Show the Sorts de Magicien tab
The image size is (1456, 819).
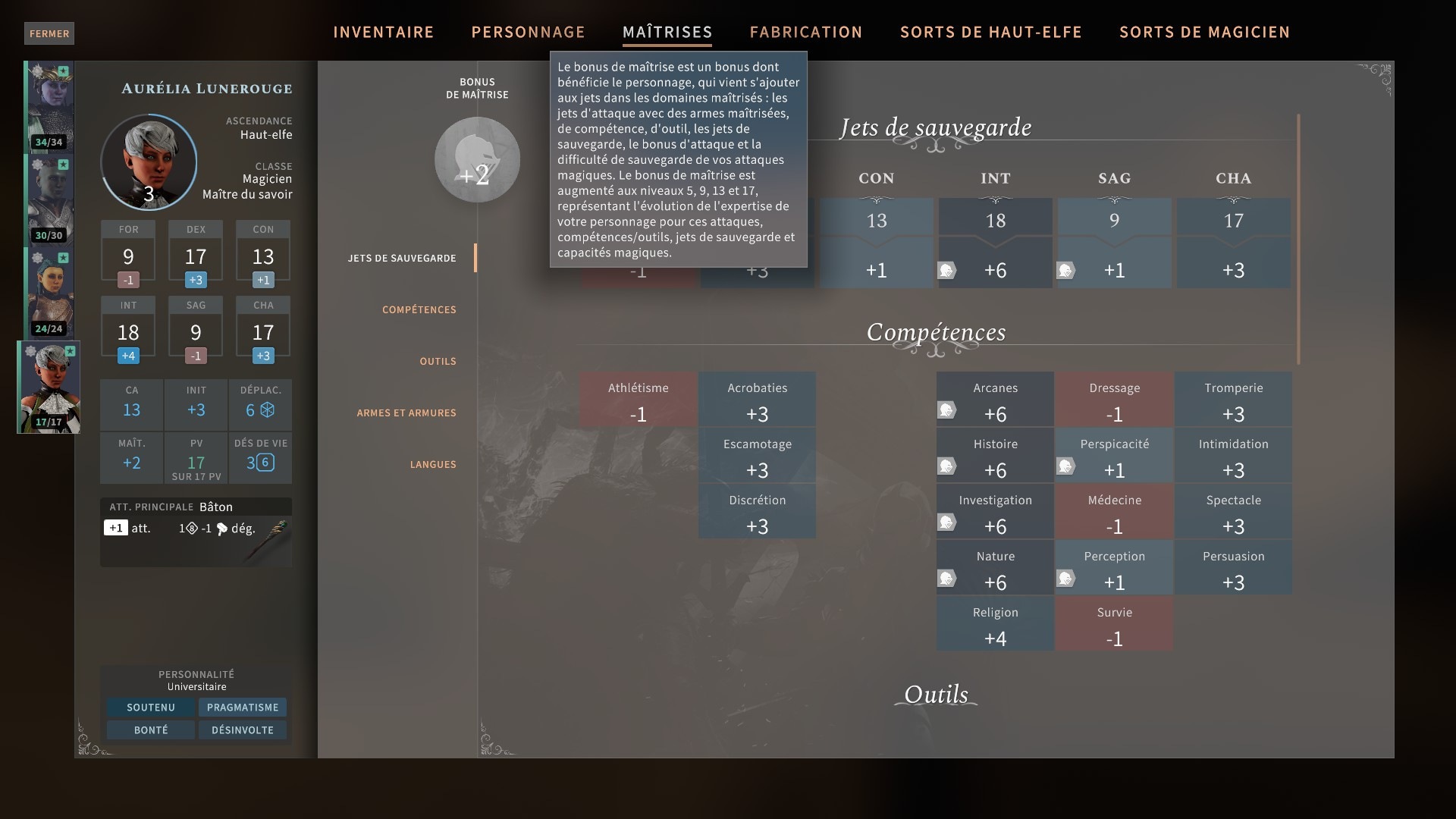click(1204, 32)
